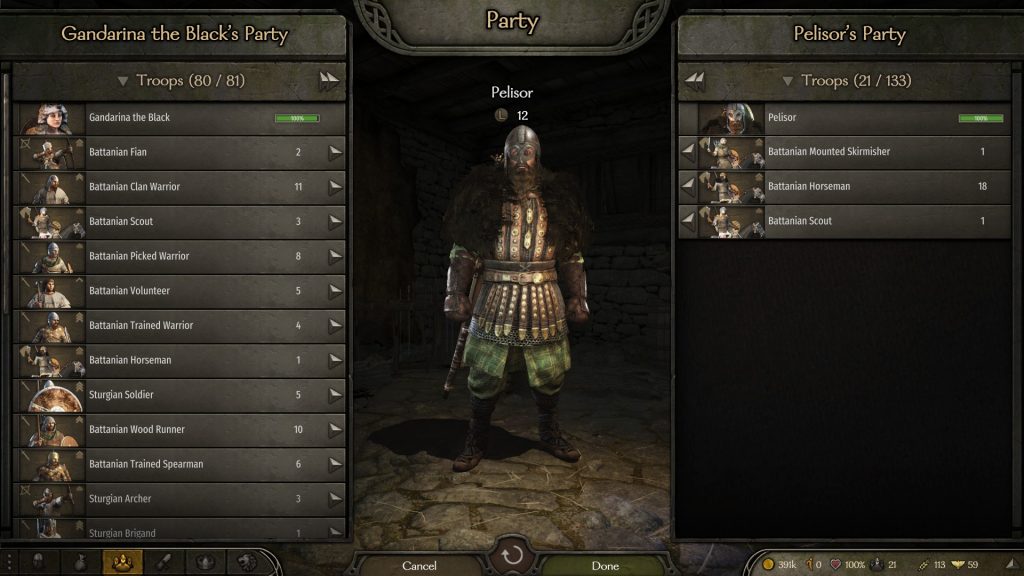Cancel the party exchange

pos(419,565)
